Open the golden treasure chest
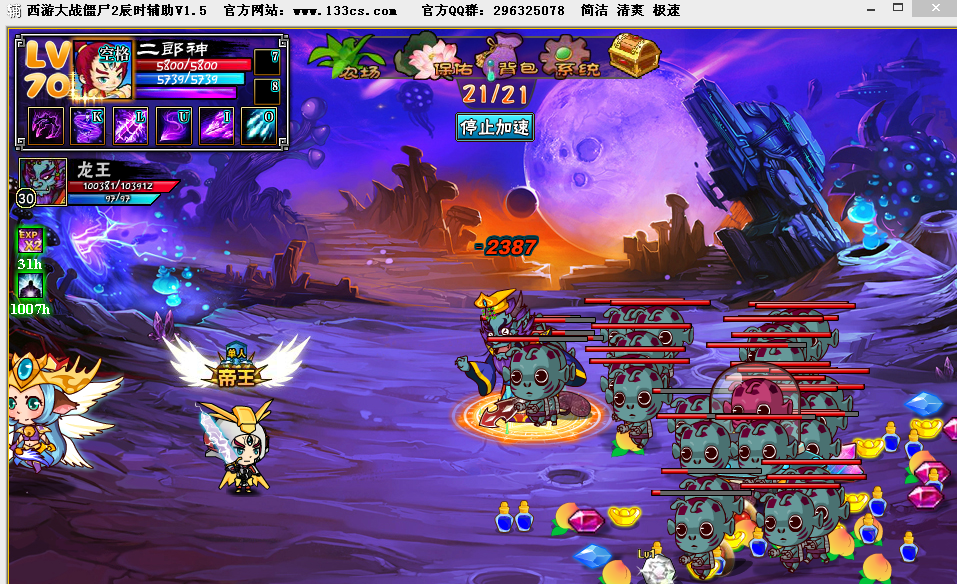The height and width of the screenshot is (584, 957). pos(634,55)
